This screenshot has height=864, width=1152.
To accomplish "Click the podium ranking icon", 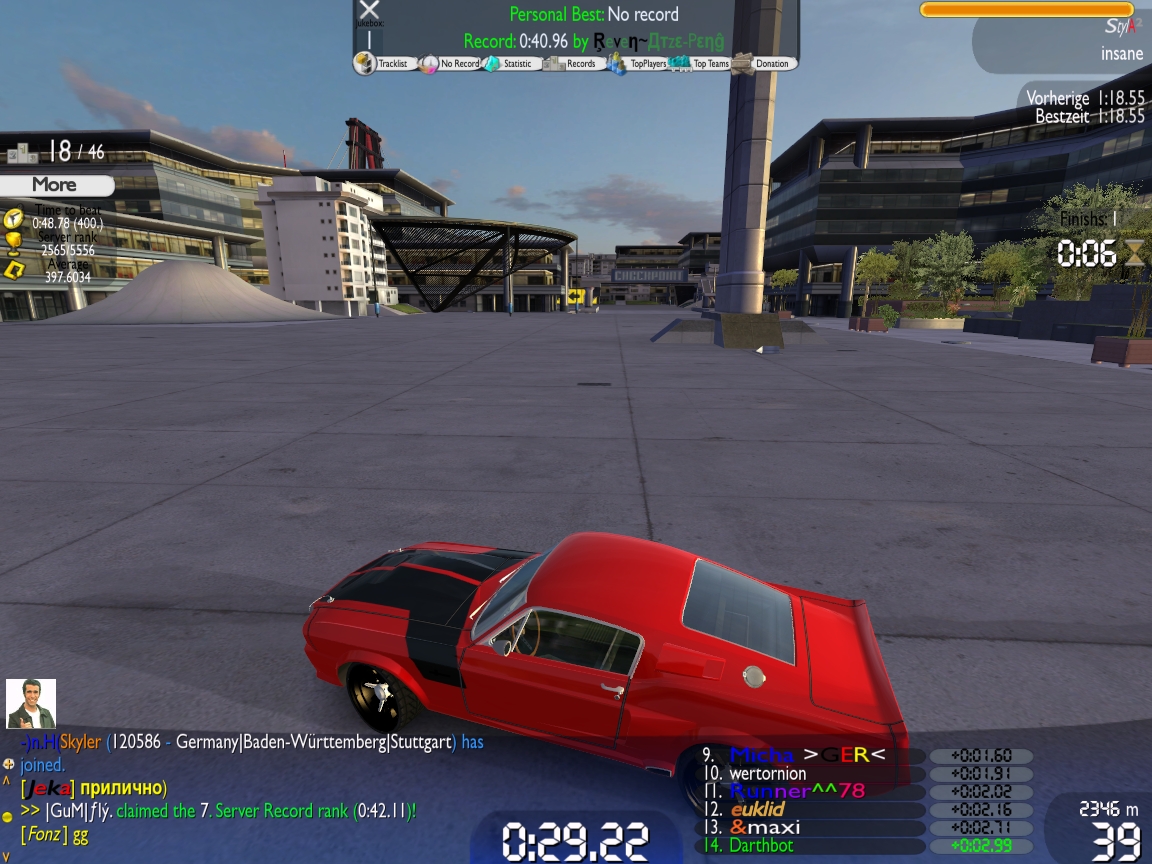I will click(21, 153).
